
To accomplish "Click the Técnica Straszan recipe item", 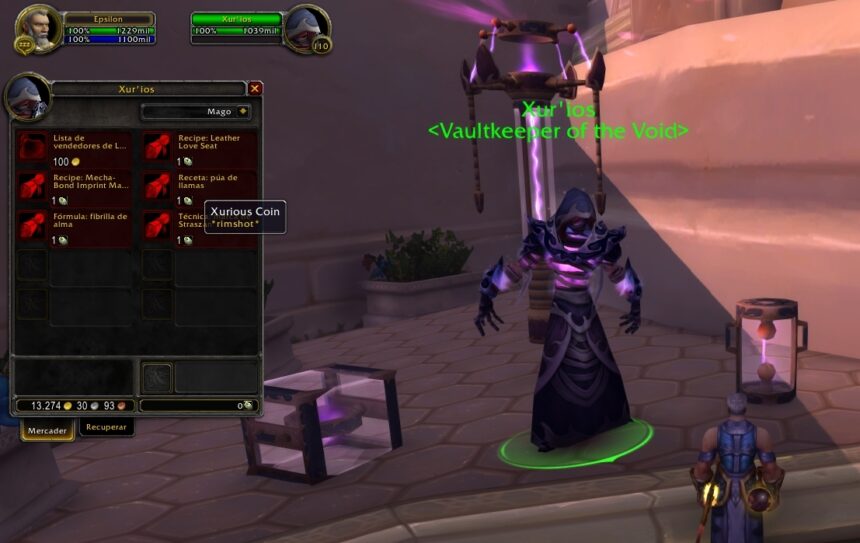I will click(x=157, y=226).
